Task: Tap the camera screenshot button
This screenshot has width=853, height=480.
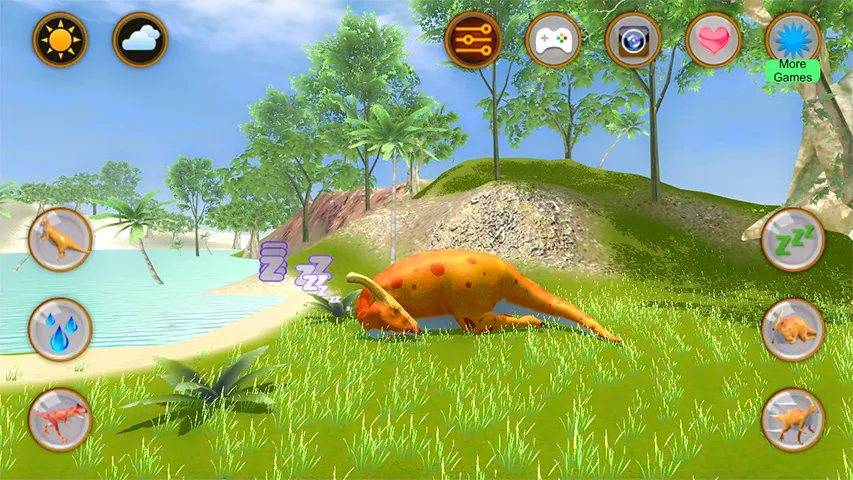Action: tap(633, 40)
